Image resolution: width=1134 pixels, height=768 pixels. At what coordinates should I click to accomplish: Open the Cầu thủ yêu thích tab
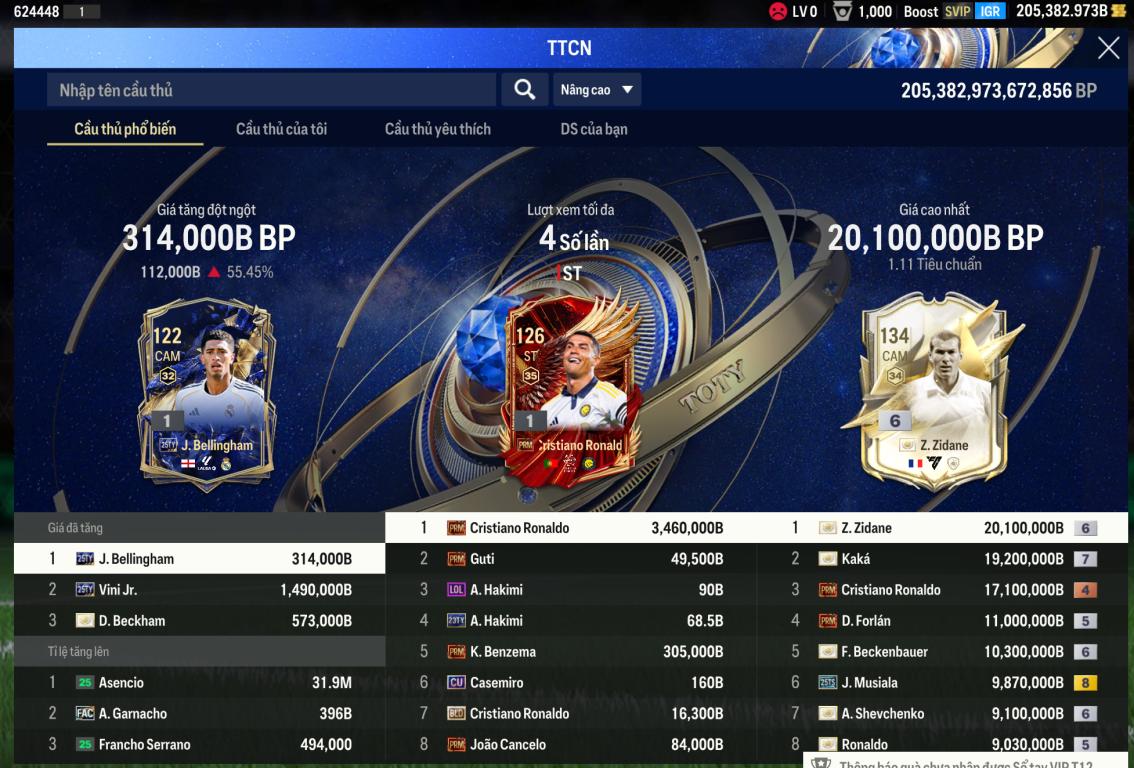437,129
